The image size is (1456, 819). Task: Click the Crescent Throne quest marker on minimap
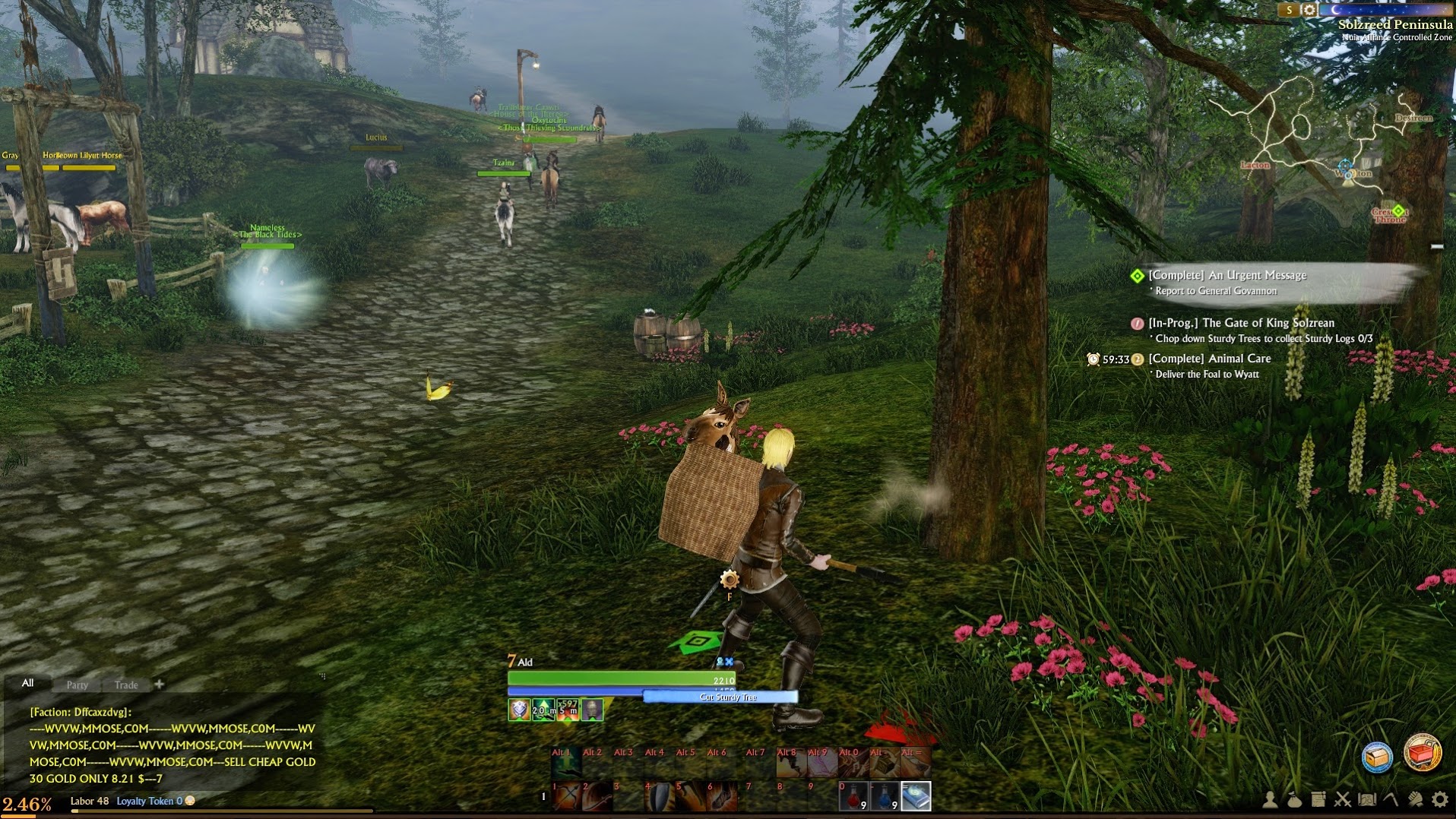[x=1397, y=211]
